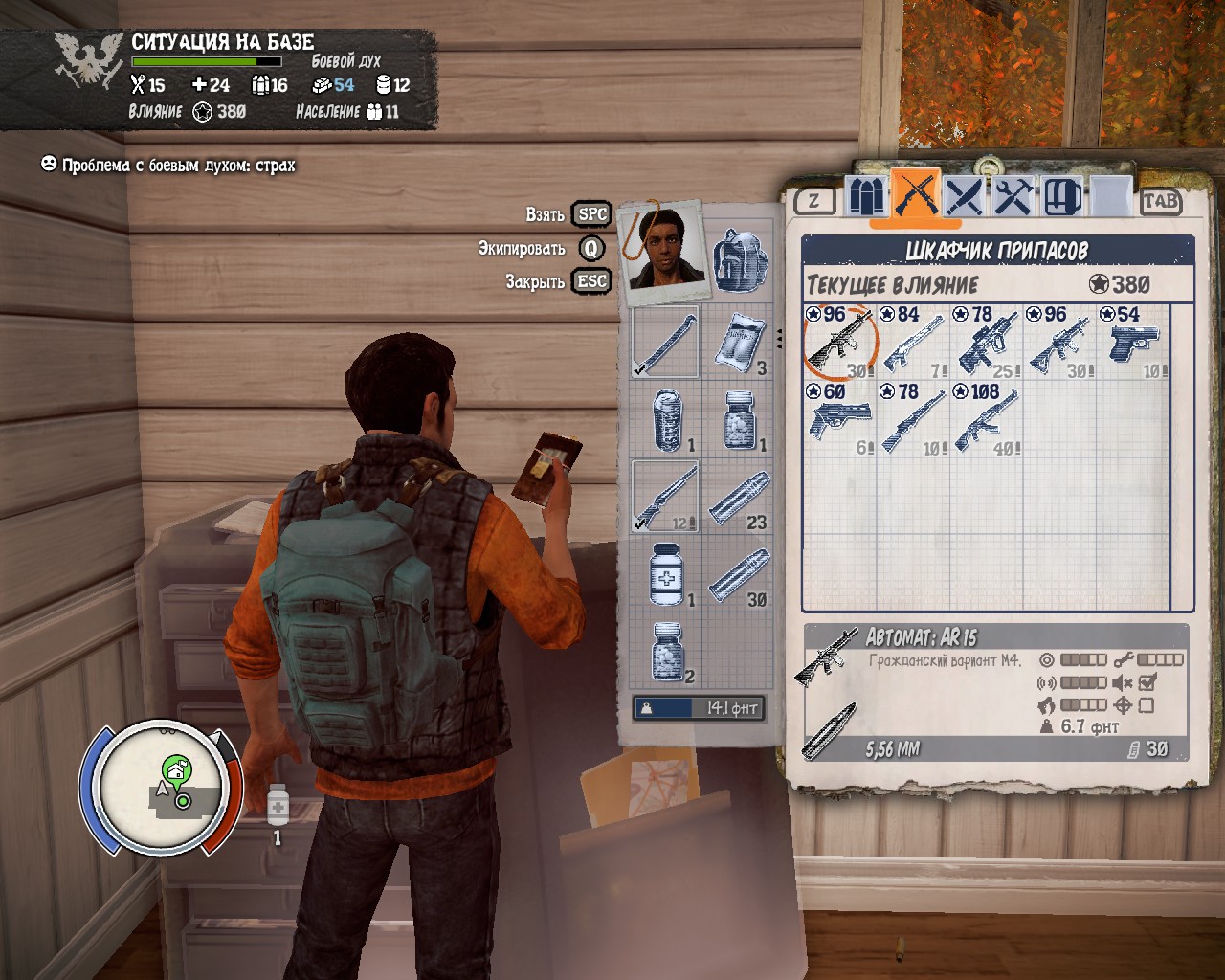Image resolution: width=1225 pixels, height=980 pixels.
Task: Select the stack of 30 ammo rounds
Action: click(x=741, y=574)
